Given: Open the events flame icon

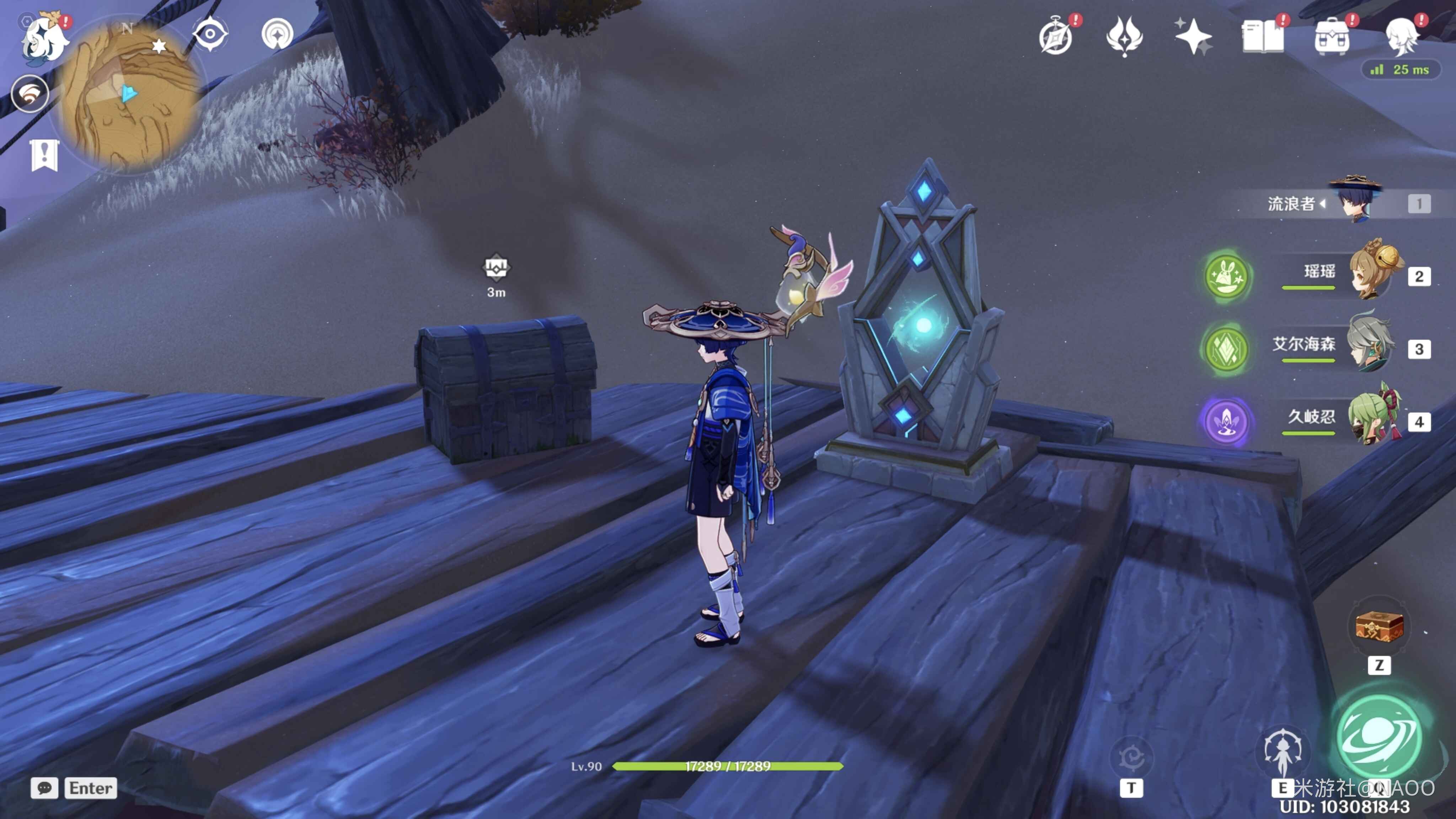Looking at the screenshot, I should tap(1124, 37).
